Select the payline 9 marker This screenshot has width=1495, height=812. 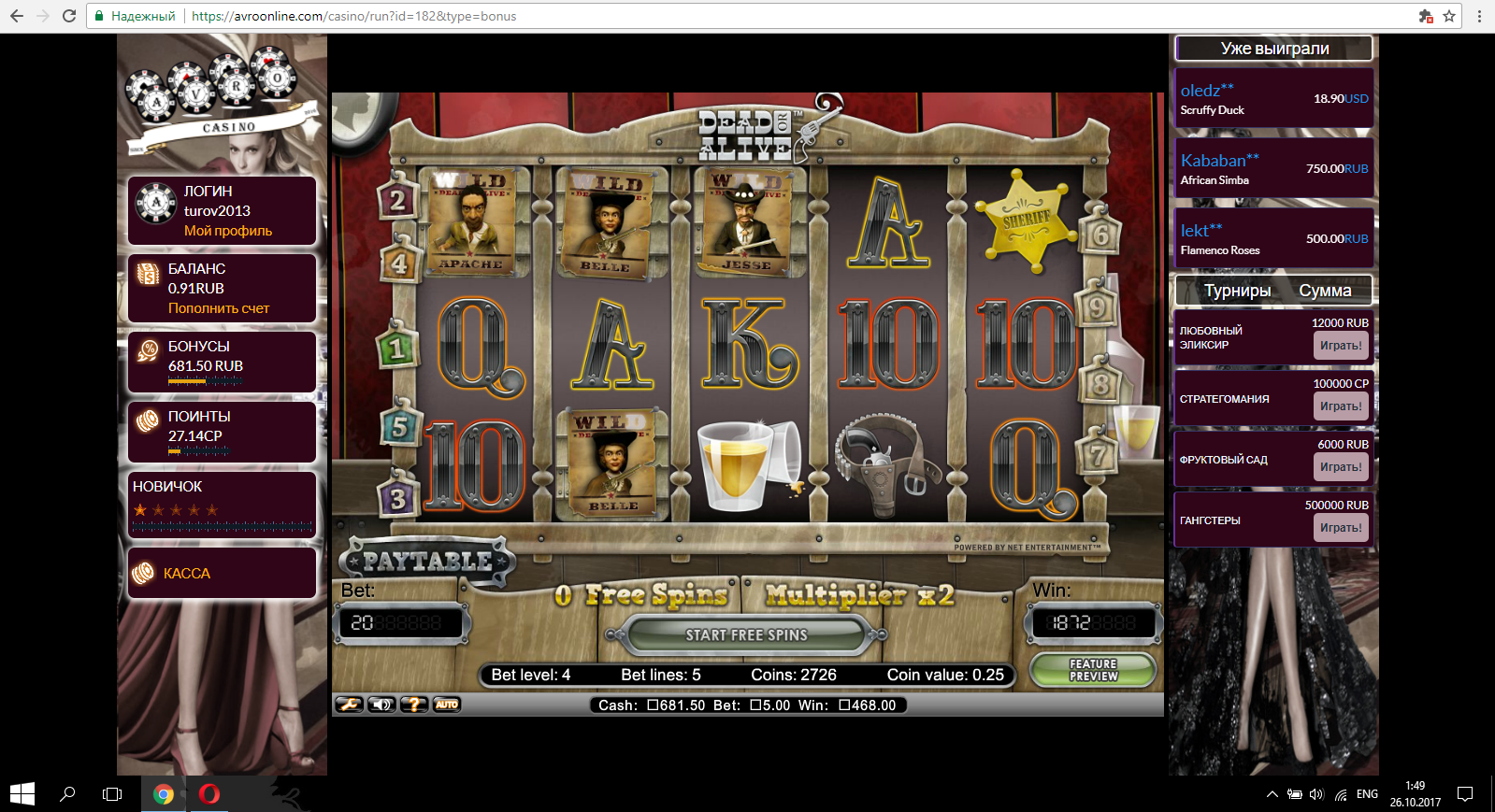coord(1097,307)
